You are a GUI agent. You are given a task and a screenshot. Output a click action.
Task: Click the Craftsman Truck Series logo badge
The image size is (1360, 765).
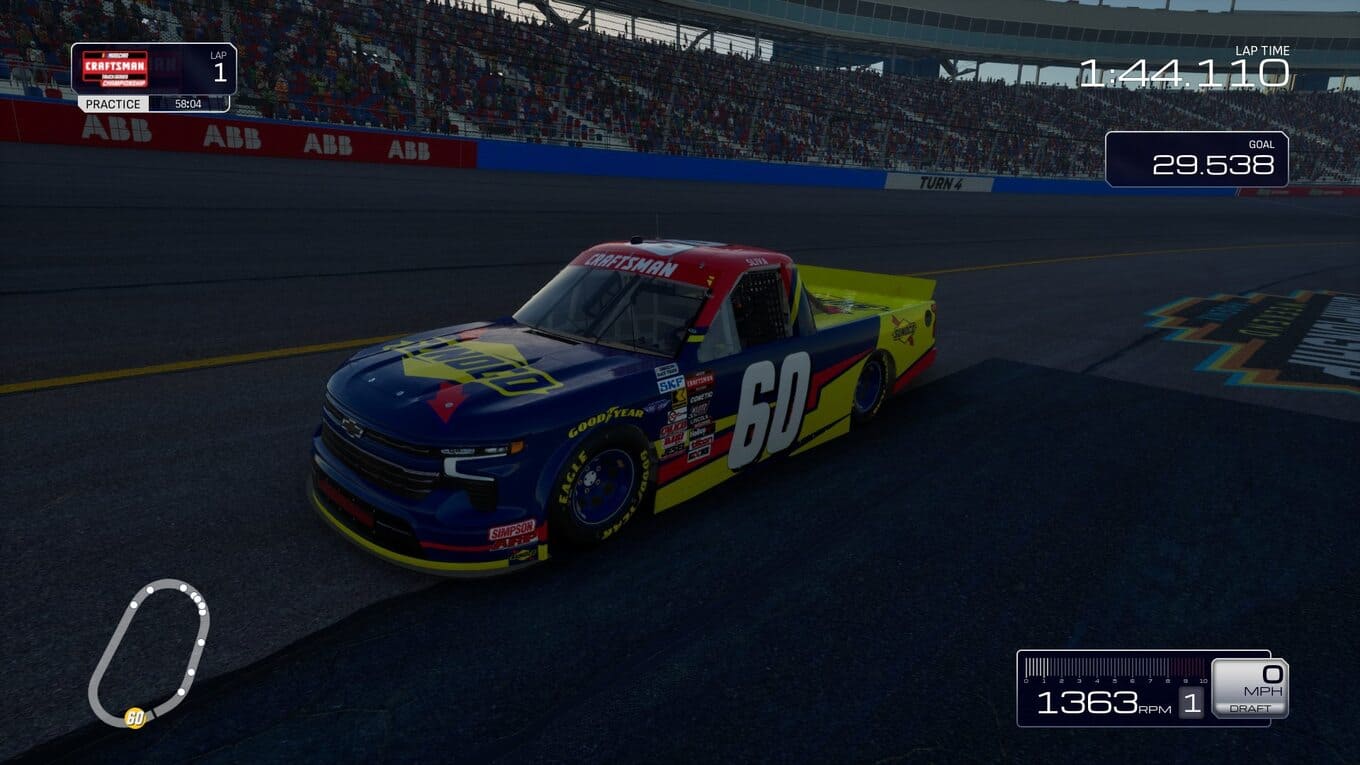pos(114,69)
